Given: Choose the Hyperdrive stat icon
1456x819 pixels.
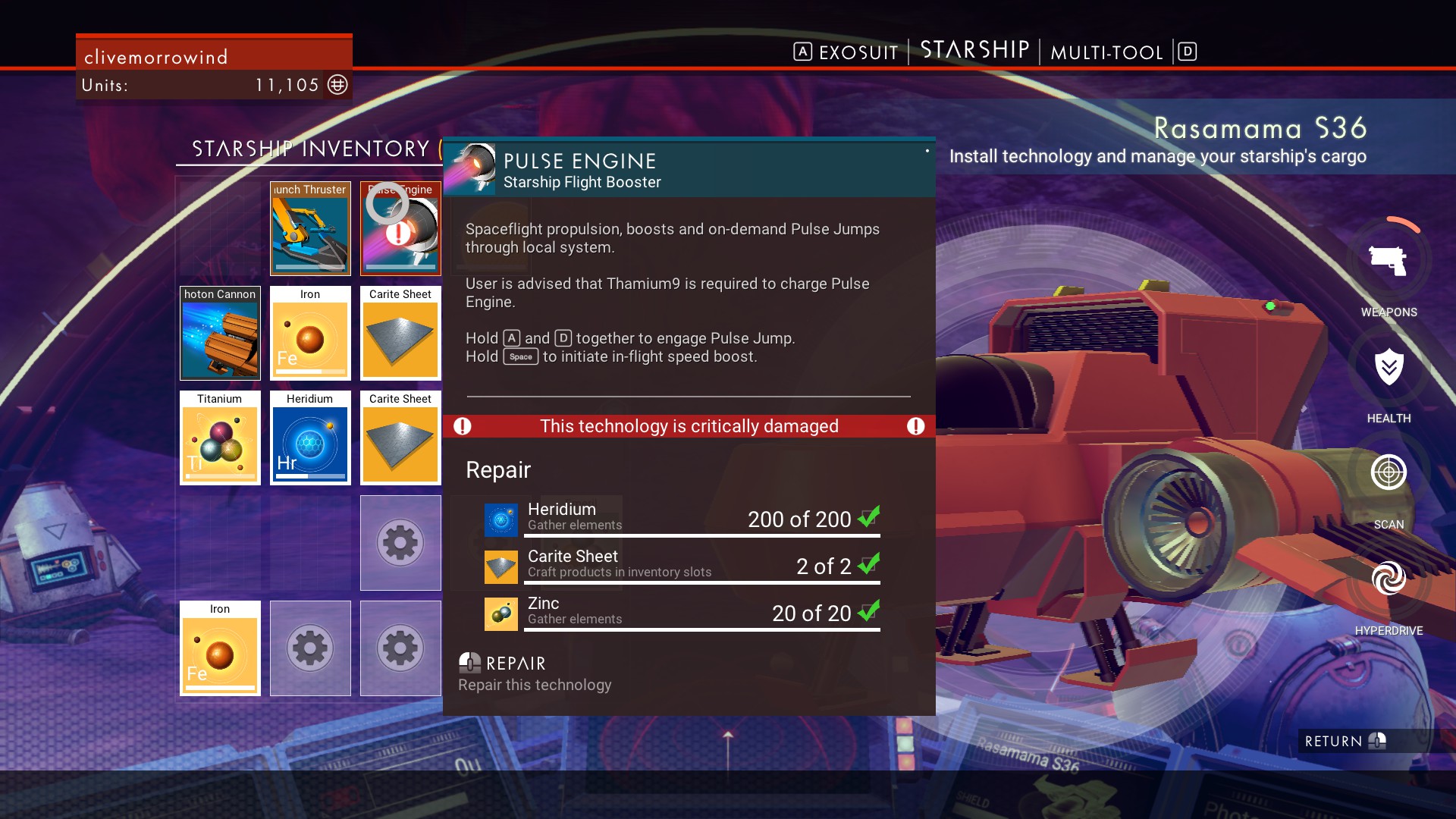Looking at the screenshot, I should [x=1389, y=579].
